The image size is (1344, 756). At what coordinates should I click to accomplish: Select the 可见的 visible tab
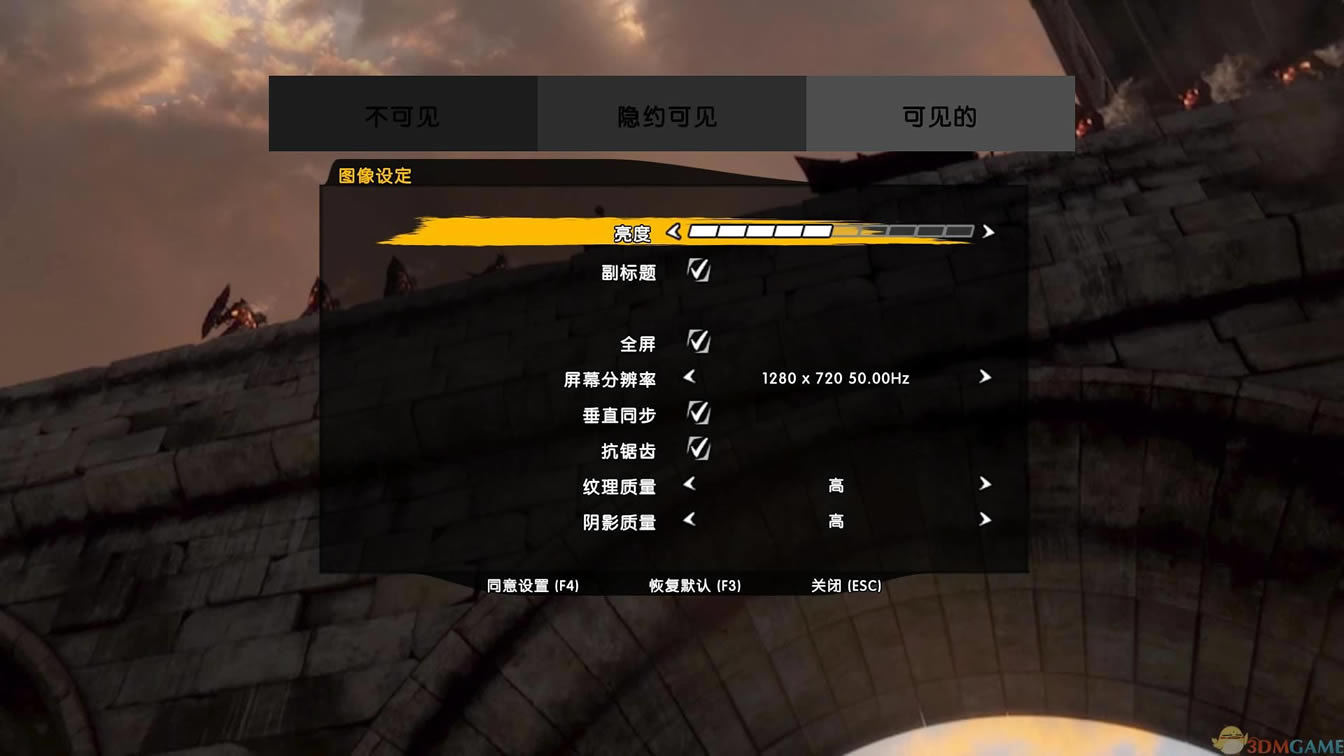point(940,113)
